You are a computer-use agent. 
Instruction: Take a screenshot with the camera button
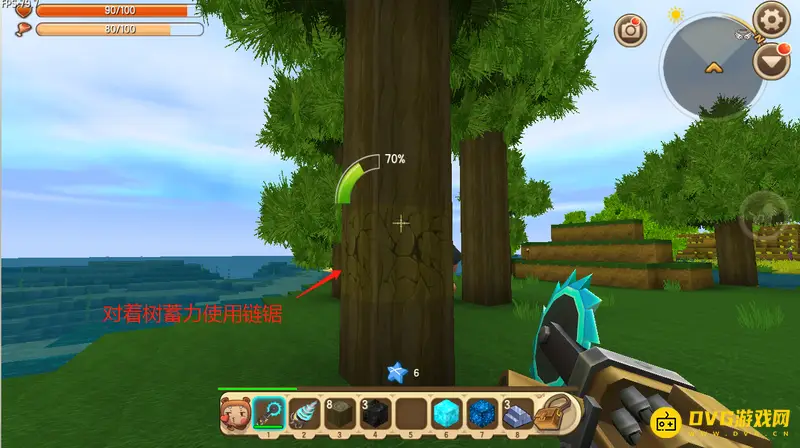click(631, 30)
